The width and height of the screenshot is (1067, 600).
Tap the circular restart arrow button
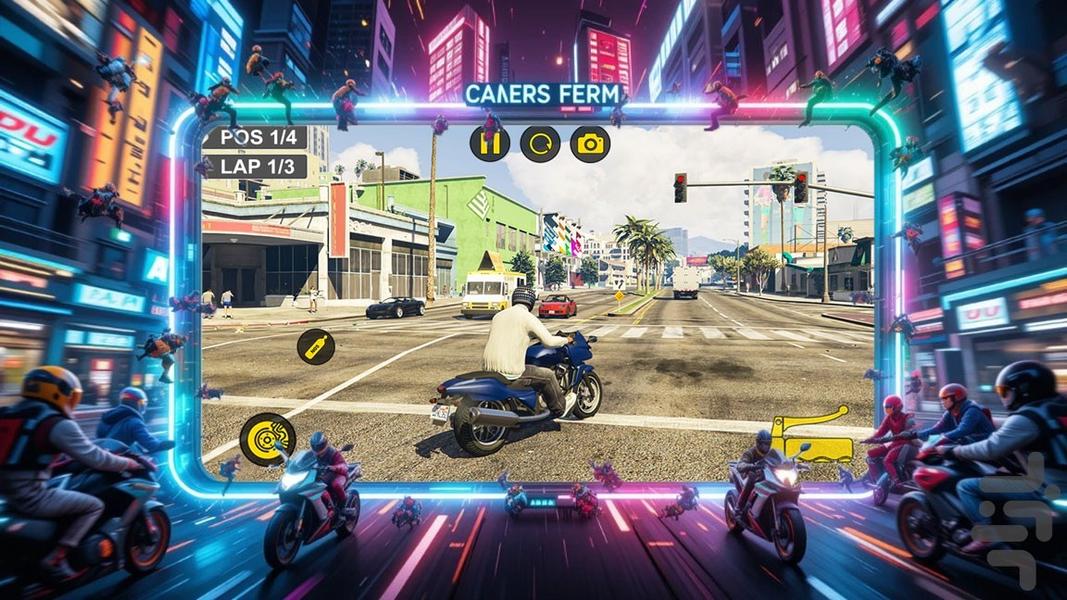(x=540, y=144)
